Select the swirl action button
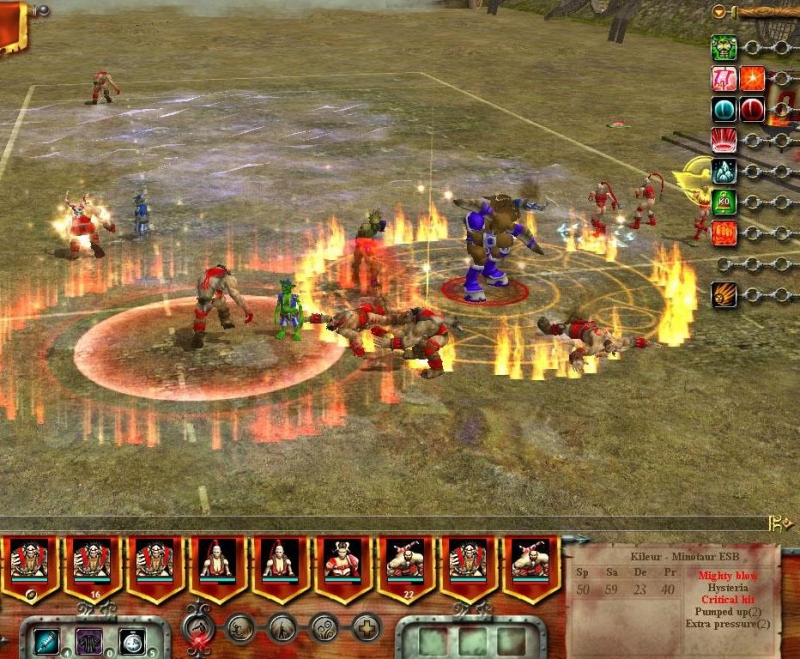Viewport: 800px width, 659px height. click(x=324, y=628)
